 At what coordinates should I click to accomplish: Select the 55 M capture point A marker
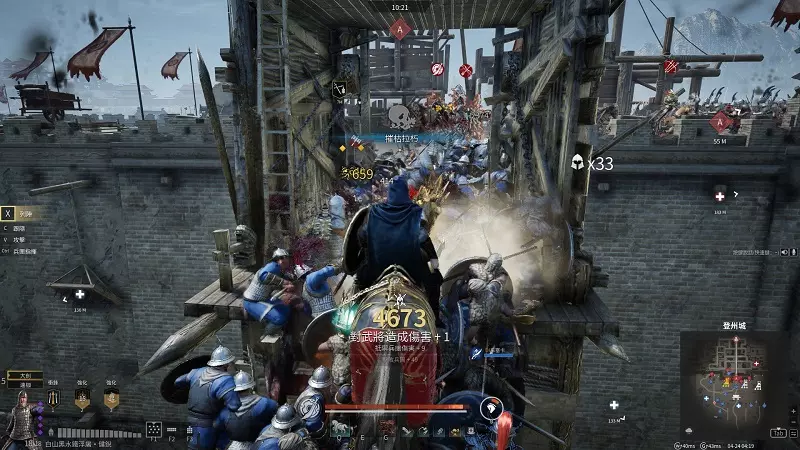click(720, 122)
